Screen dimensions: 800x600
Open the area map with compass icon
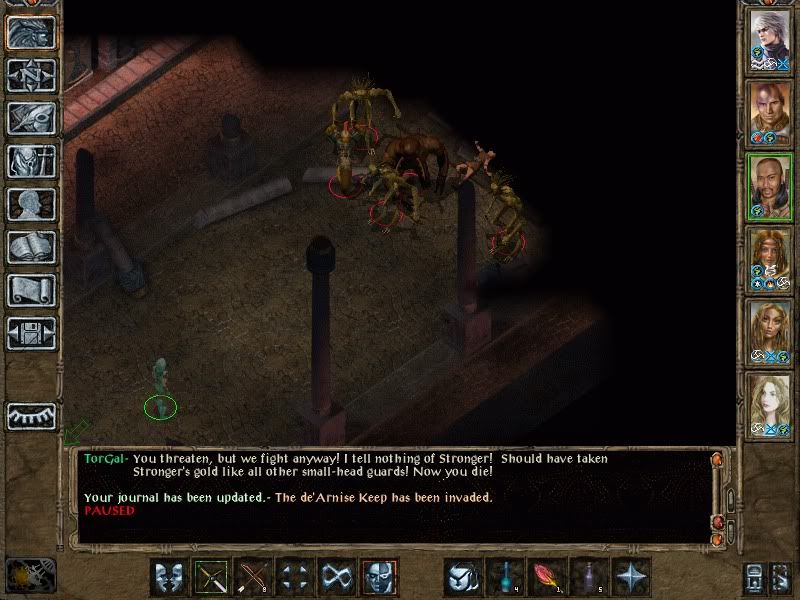pos(32,75)
